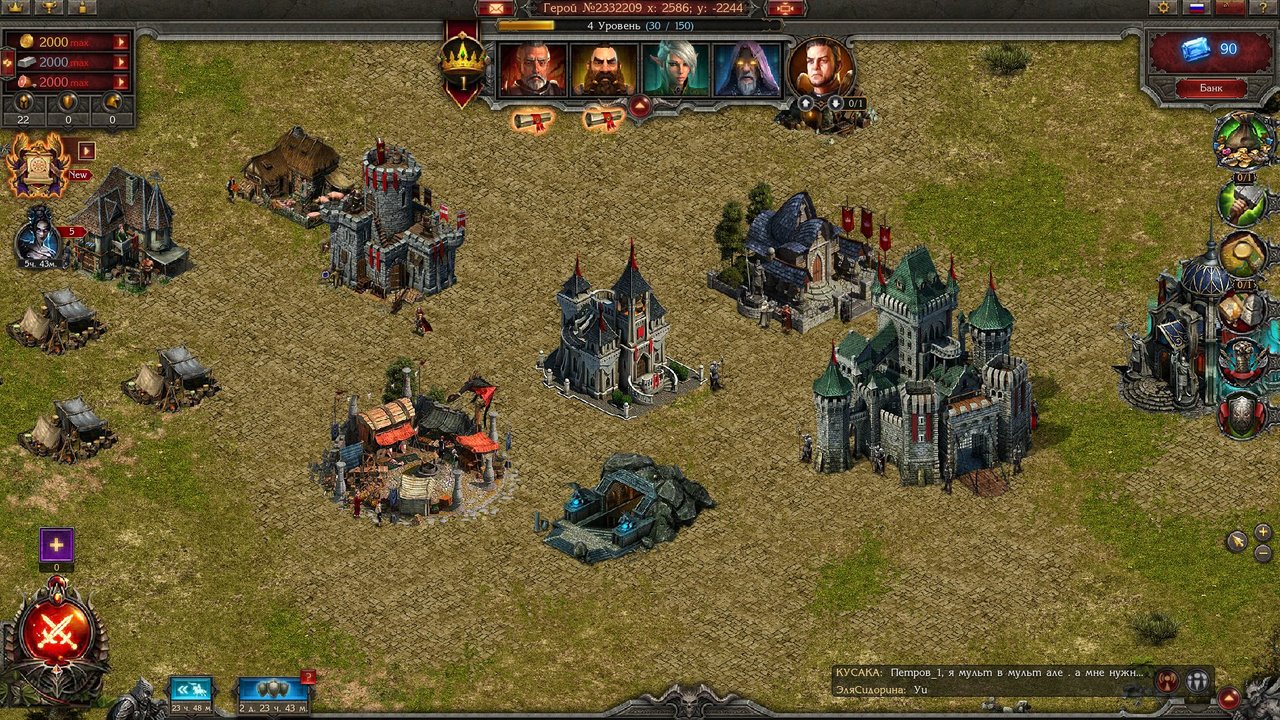Viewport: 1280px width, 720px height.
Task: Add an item with the purple plus
Action: [x=57, y=545]
